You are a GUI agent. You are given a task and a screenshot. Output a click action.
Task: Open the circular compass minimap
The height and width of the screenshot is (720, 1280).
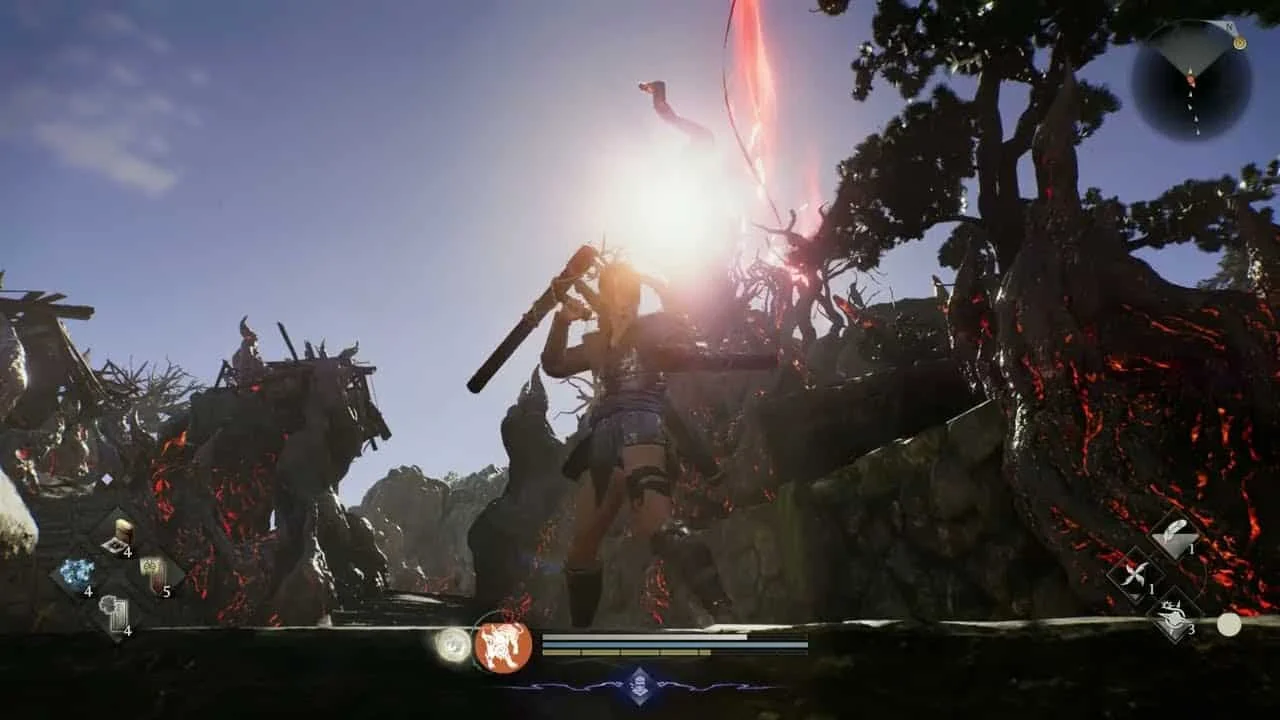tap(1190, 78)
